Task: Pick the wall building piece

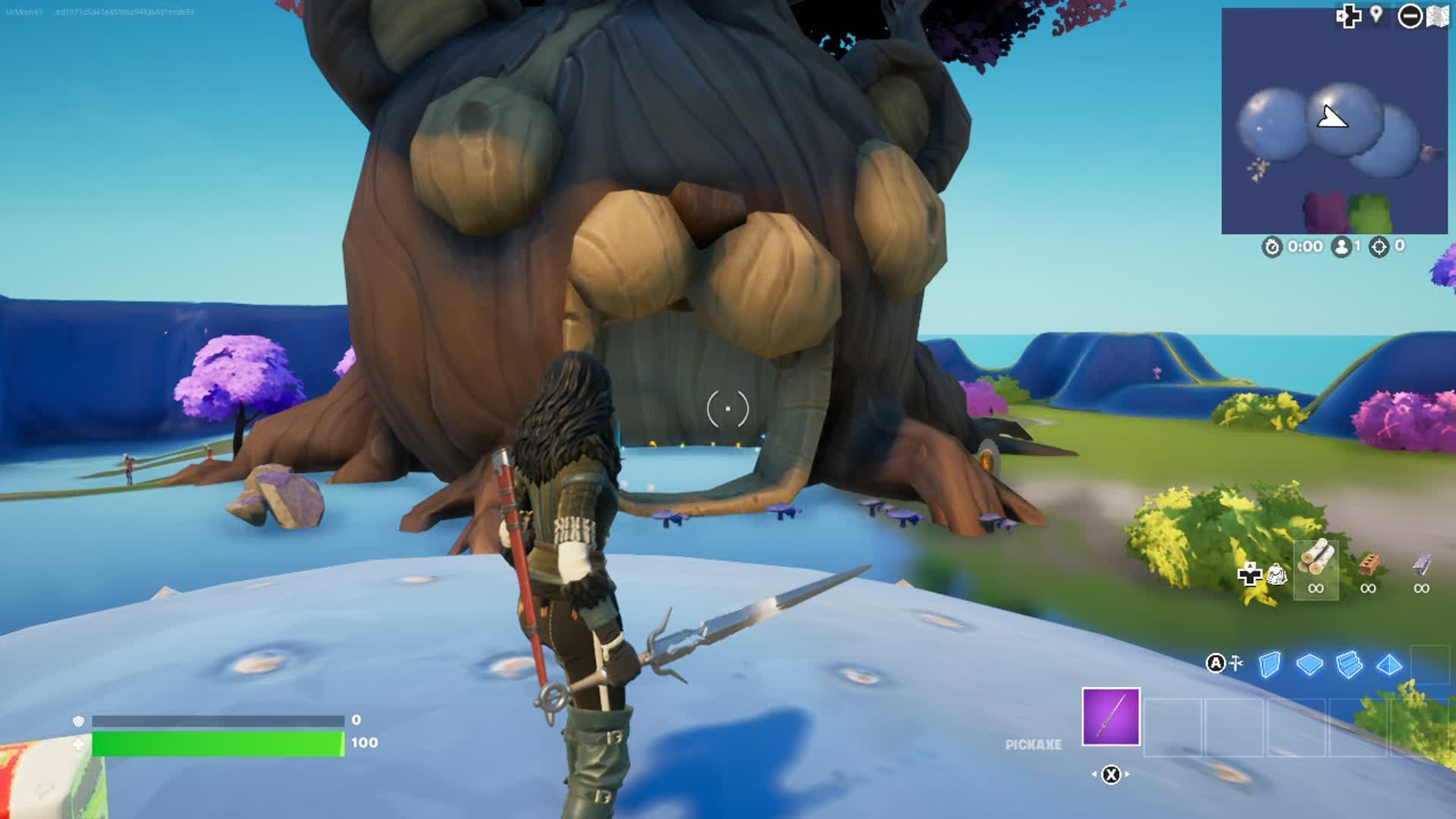Action: (x=1269, y=665)
